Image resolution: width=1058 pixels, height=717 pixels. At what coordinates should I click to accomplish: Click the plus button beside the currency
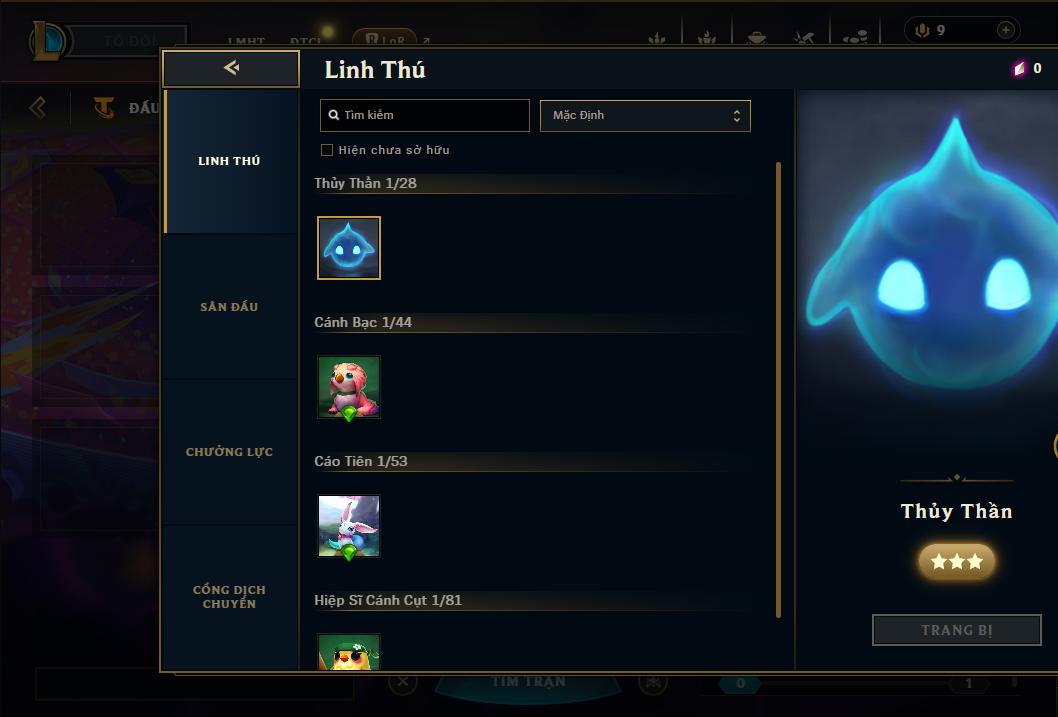pyautogui.click(x=1005, y=30)
